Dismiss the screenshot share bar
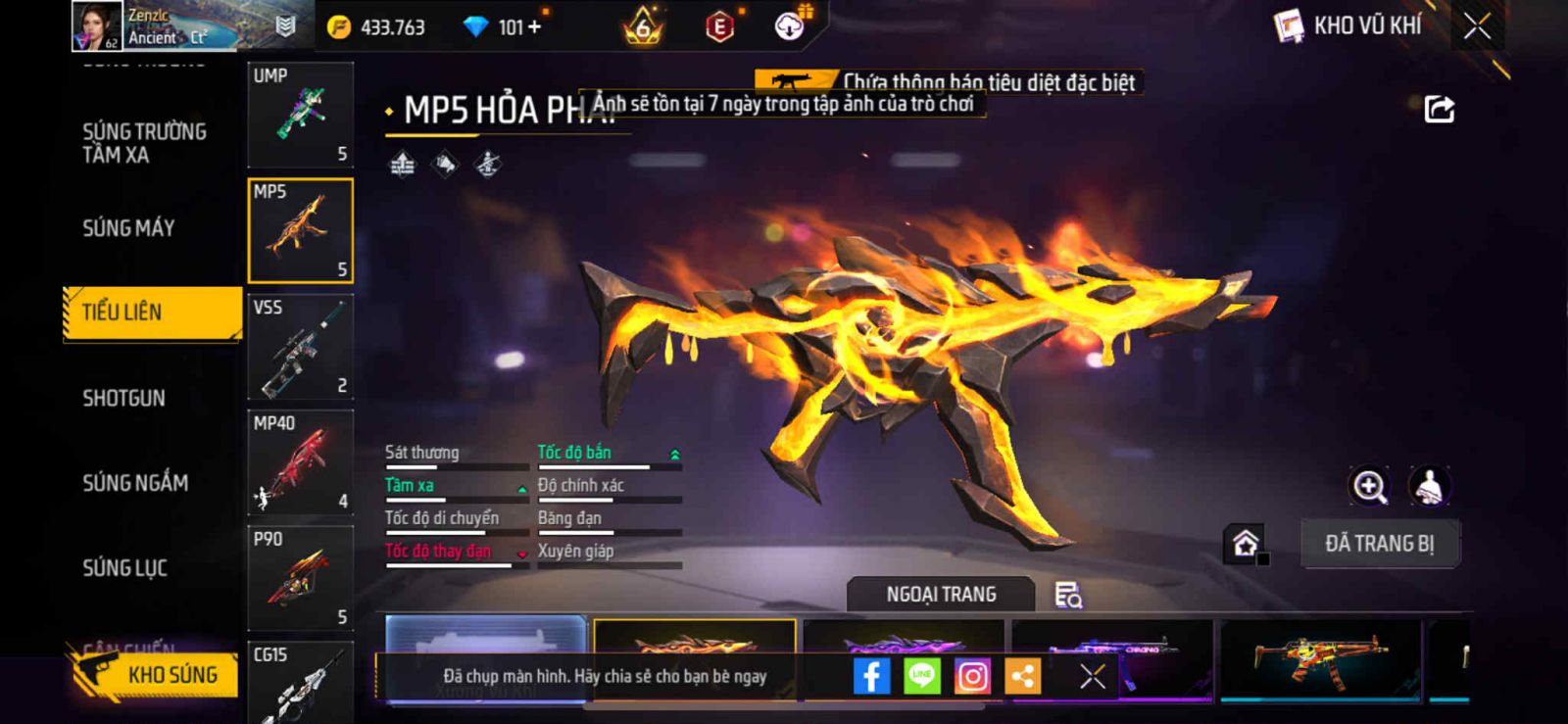 pos(1092,676)
